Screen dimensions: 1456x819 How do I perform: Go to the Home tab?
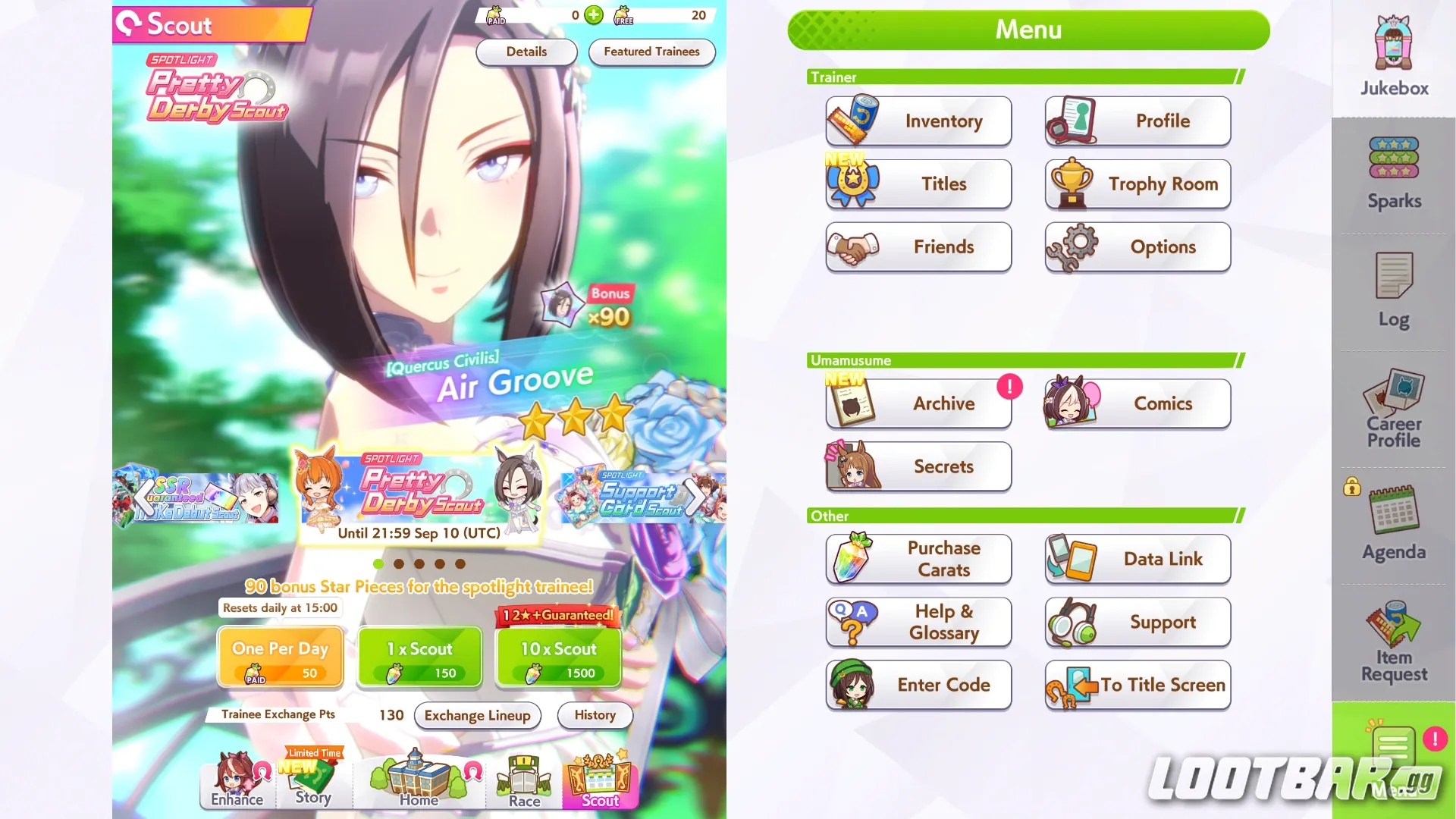[x=418, y=781]
